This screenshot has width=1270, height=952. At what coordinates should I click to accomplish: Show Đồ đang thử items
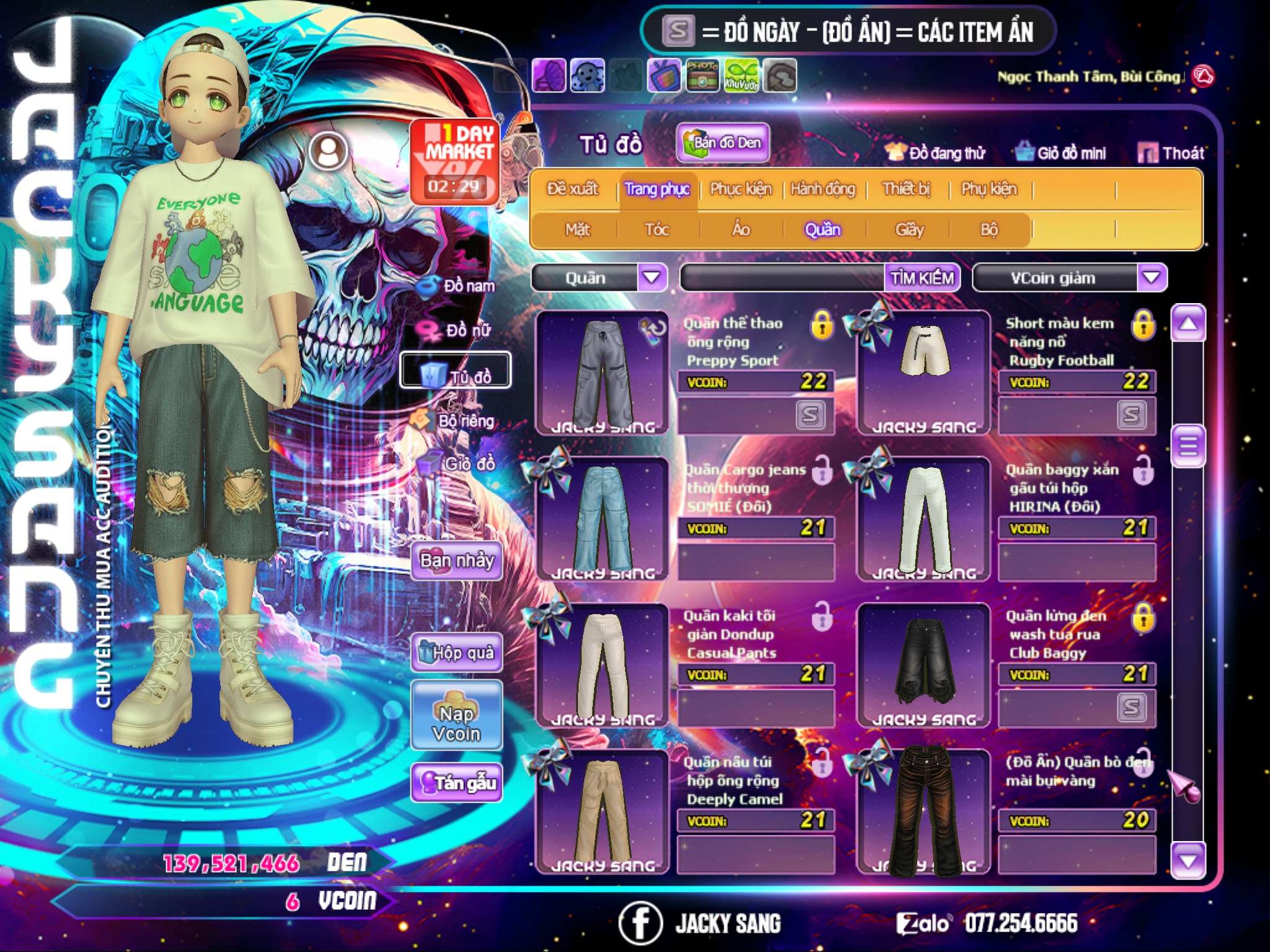point(935,153)
